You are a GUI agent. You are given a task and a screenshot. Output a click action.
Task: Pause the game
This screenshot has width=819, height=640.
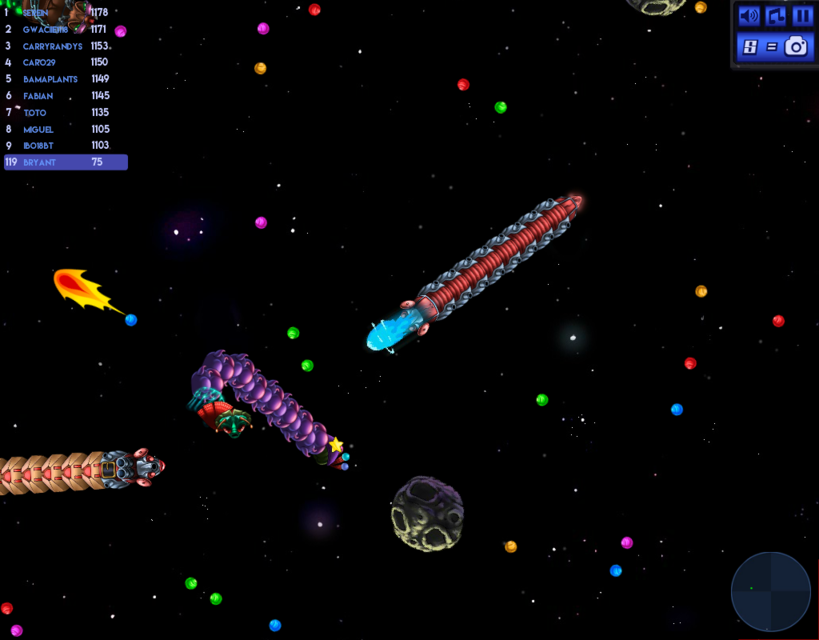pyautogui.click(x=802, y=16)
